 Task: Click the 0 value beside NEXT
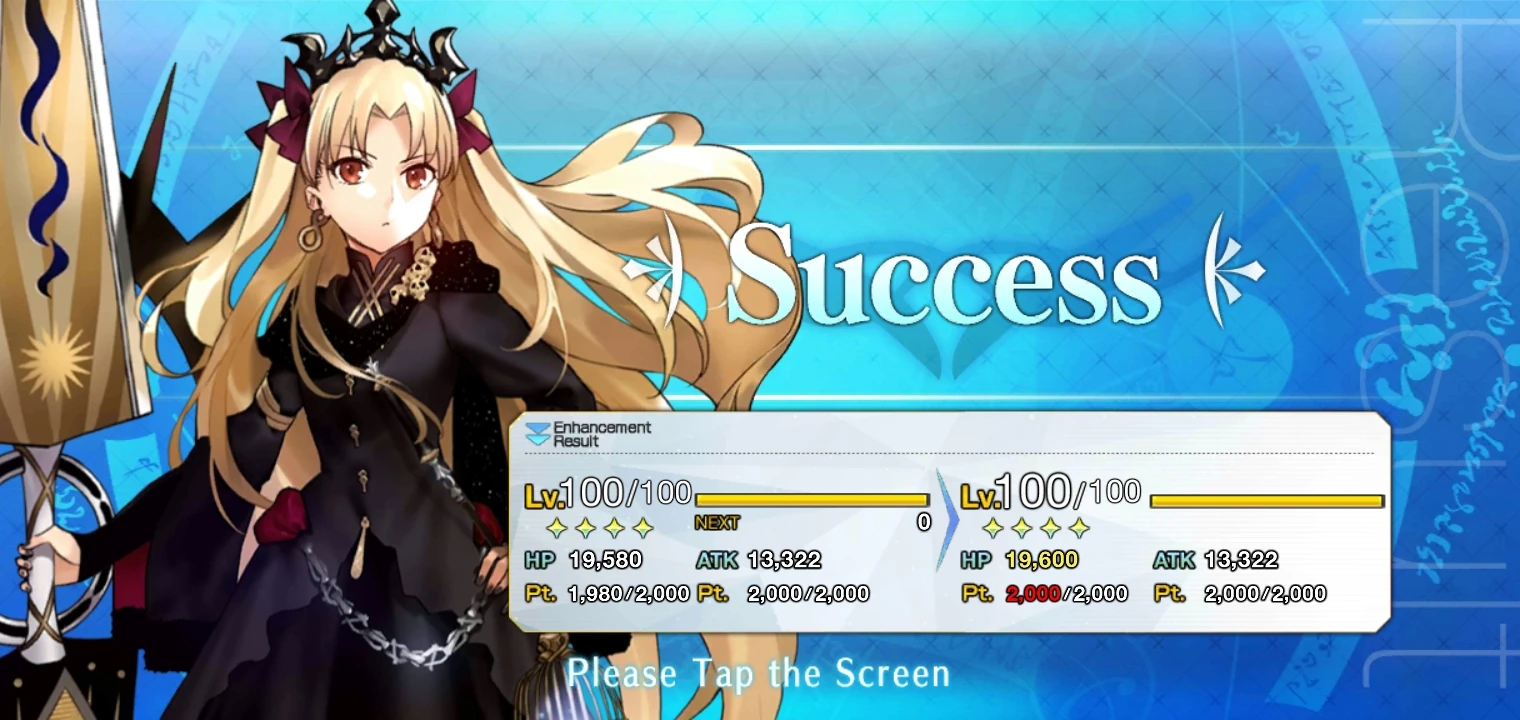point(926,520)
